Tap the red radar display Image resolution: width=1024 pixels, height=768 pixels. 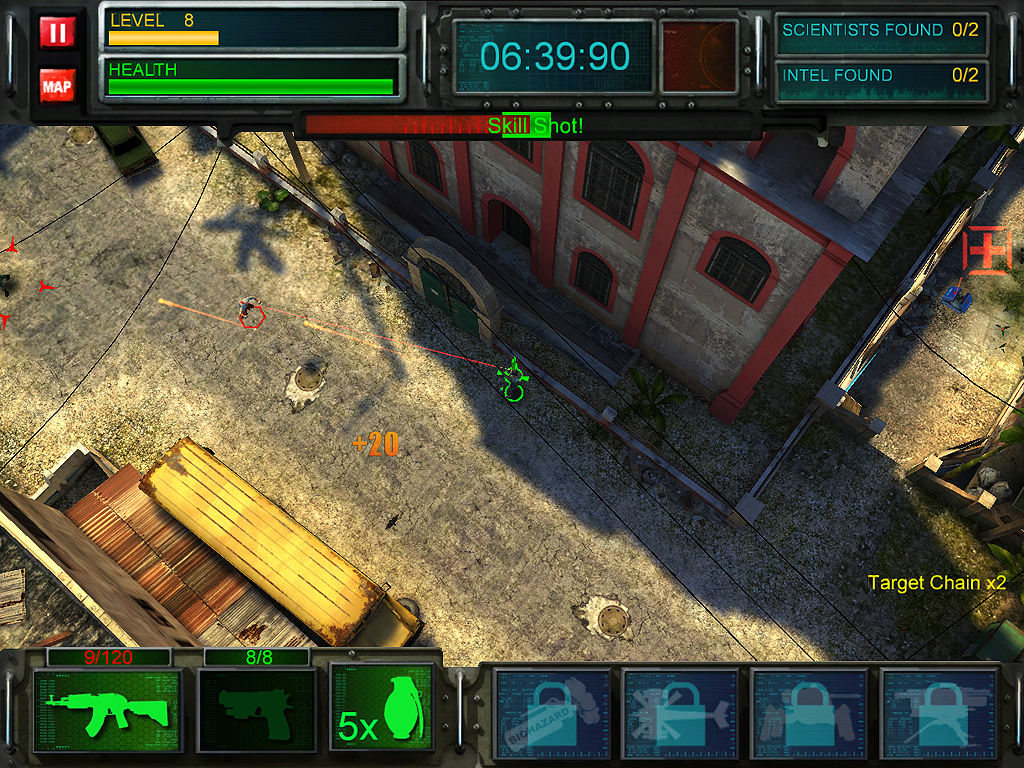[x=699, y=56]
